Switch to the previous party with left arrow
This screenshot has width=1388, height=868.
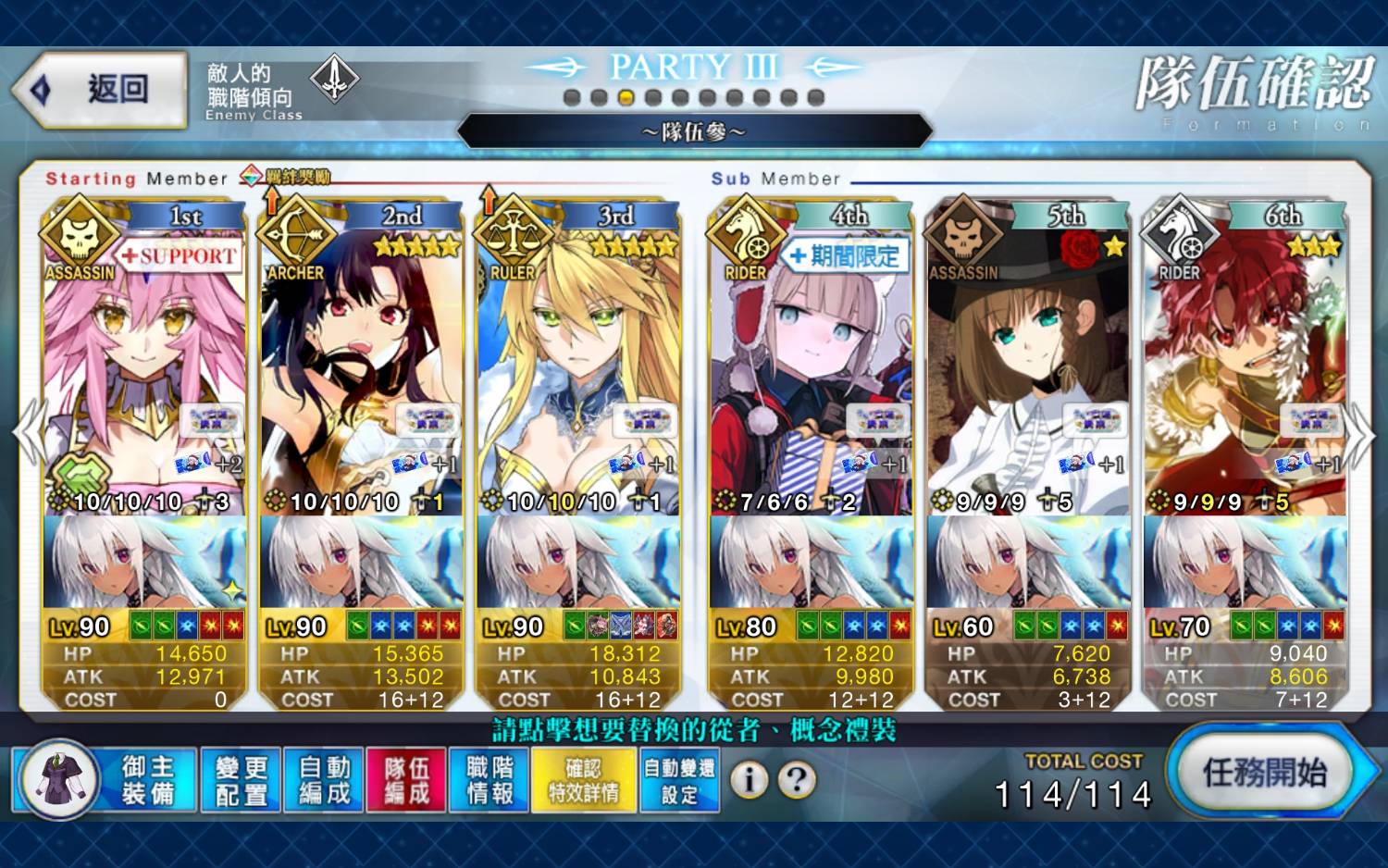(28, 433)
